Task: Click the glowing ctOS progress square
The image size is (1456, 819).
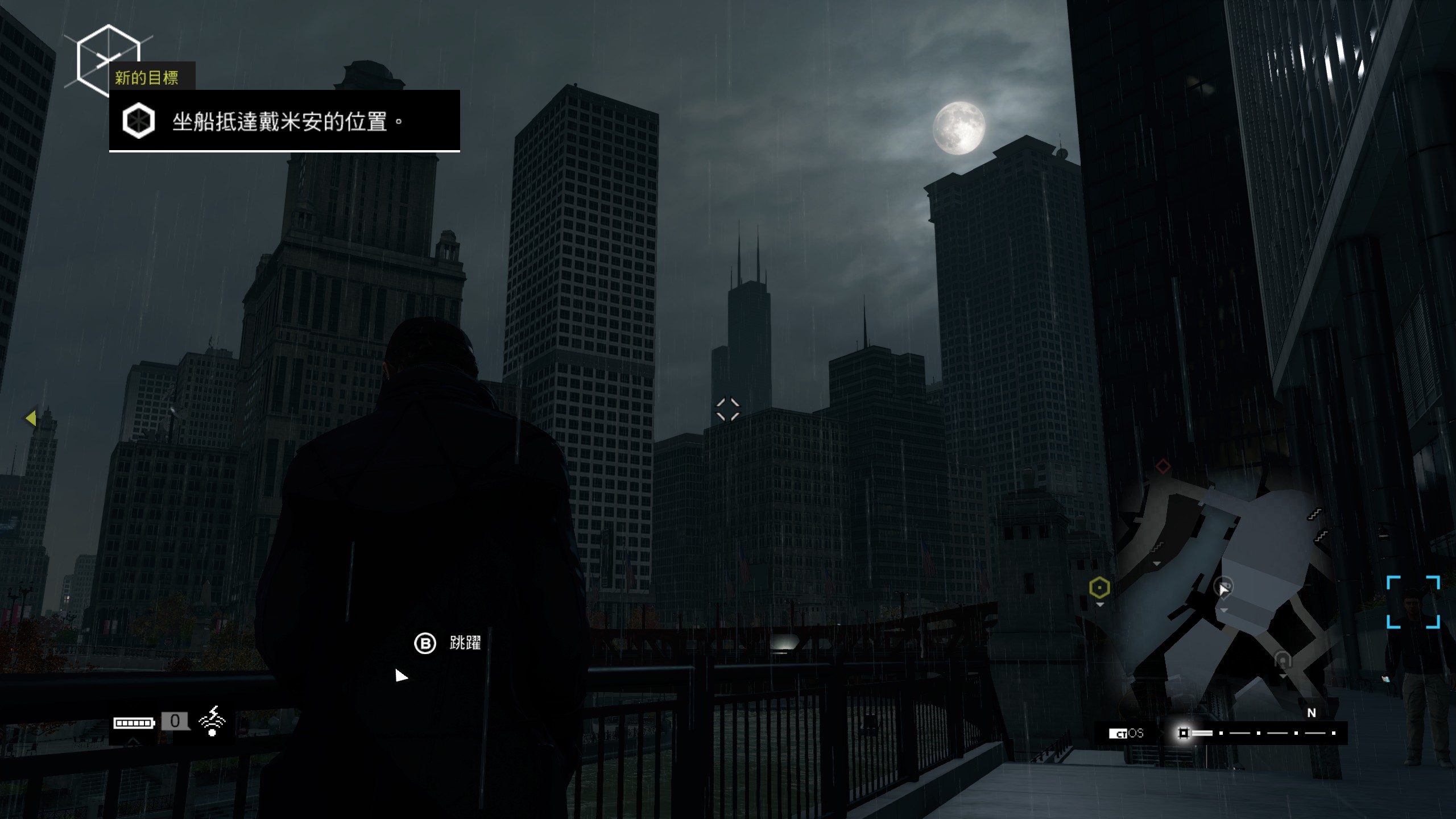Action: point(1184,733)
